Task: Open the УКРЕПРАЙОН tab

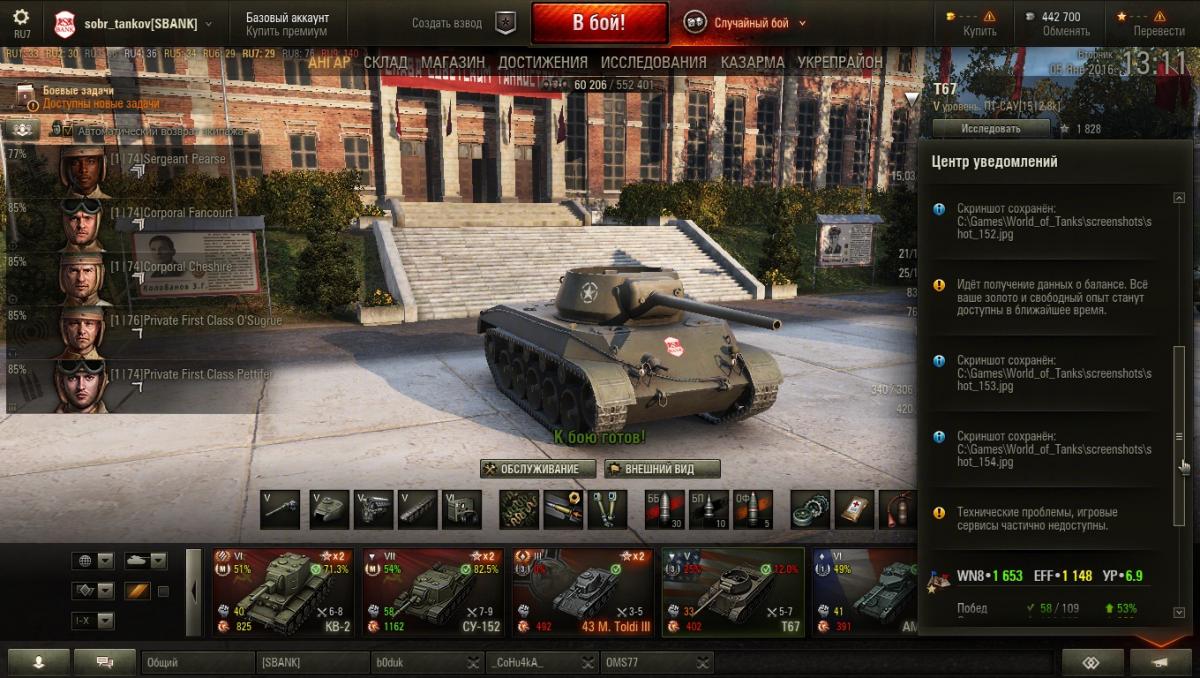Action: coord(840,62)
